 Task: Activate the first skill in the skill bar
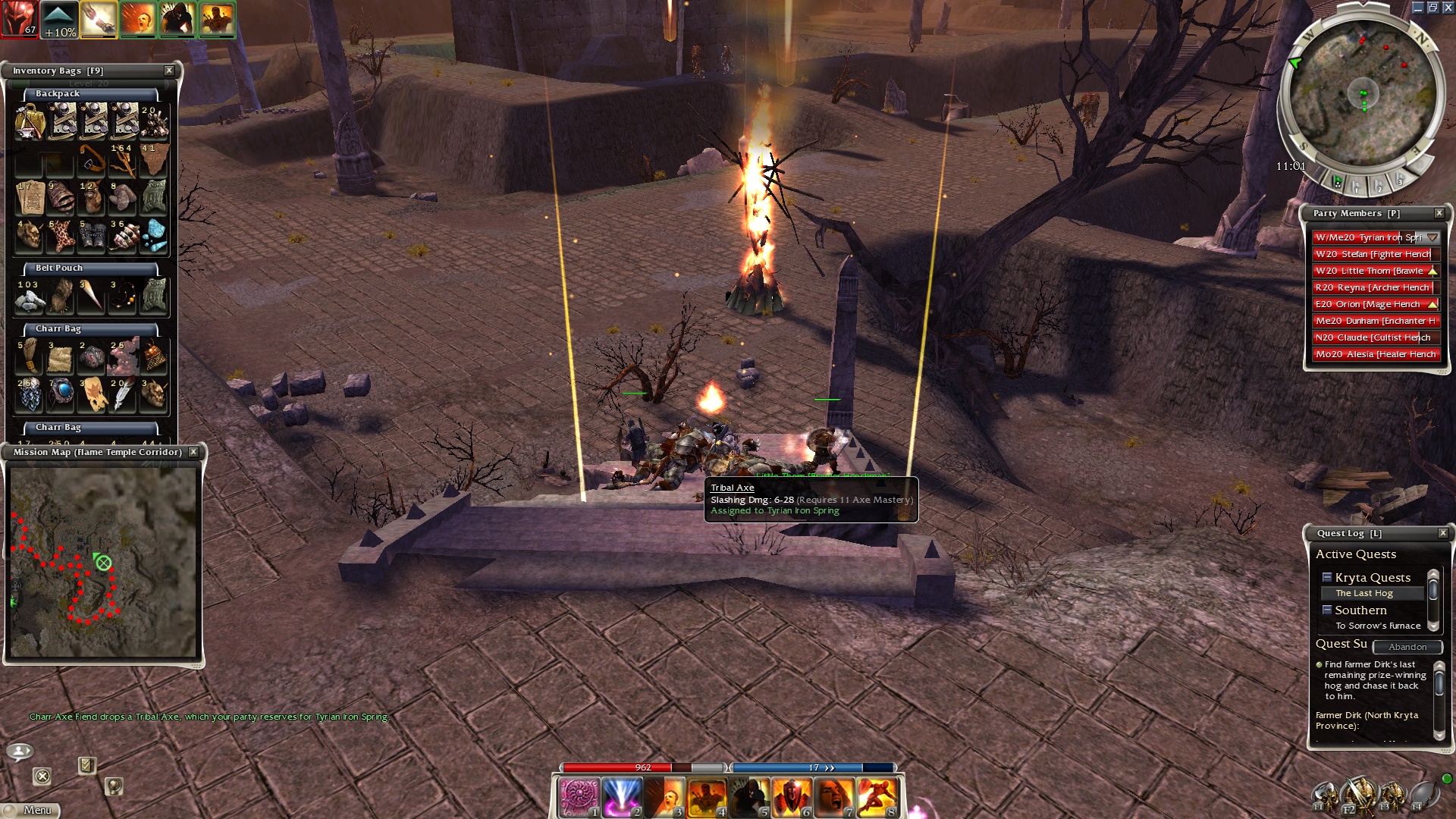(x=579, y=796)
